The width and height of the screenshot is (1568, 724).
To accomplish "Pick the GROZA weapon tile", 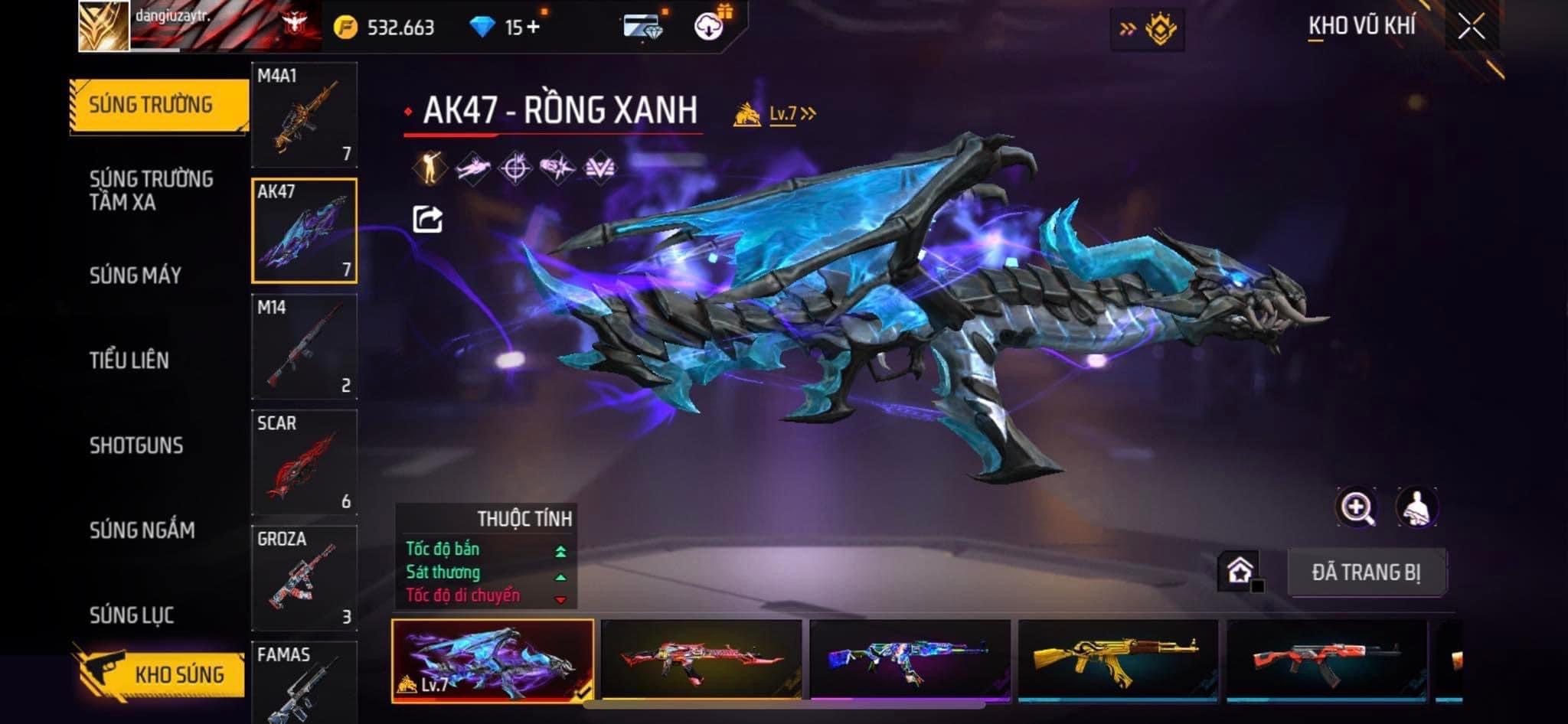I will pyautogui.click(x=304, y=578).
